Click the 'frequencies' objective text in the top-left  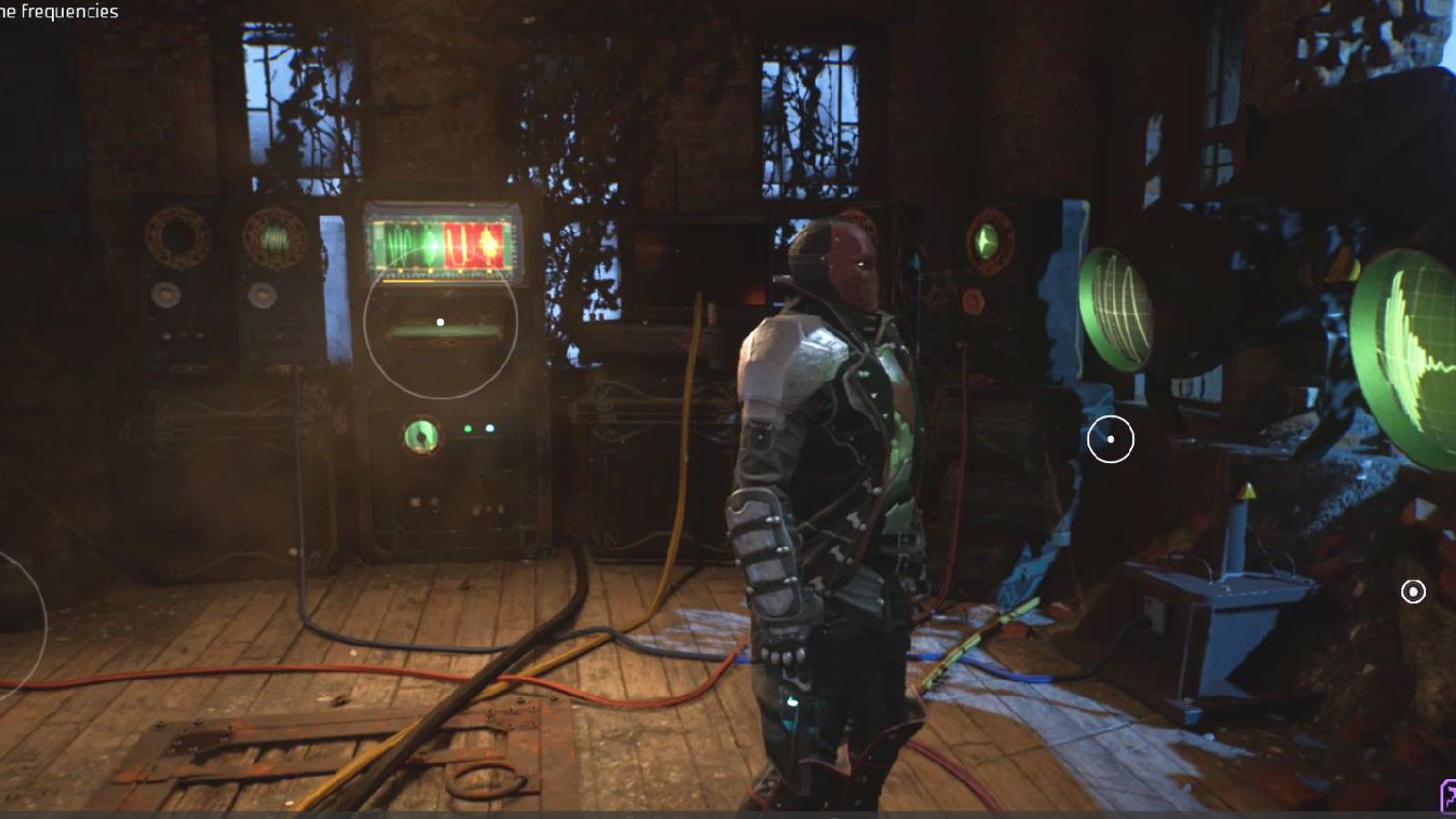71,13
